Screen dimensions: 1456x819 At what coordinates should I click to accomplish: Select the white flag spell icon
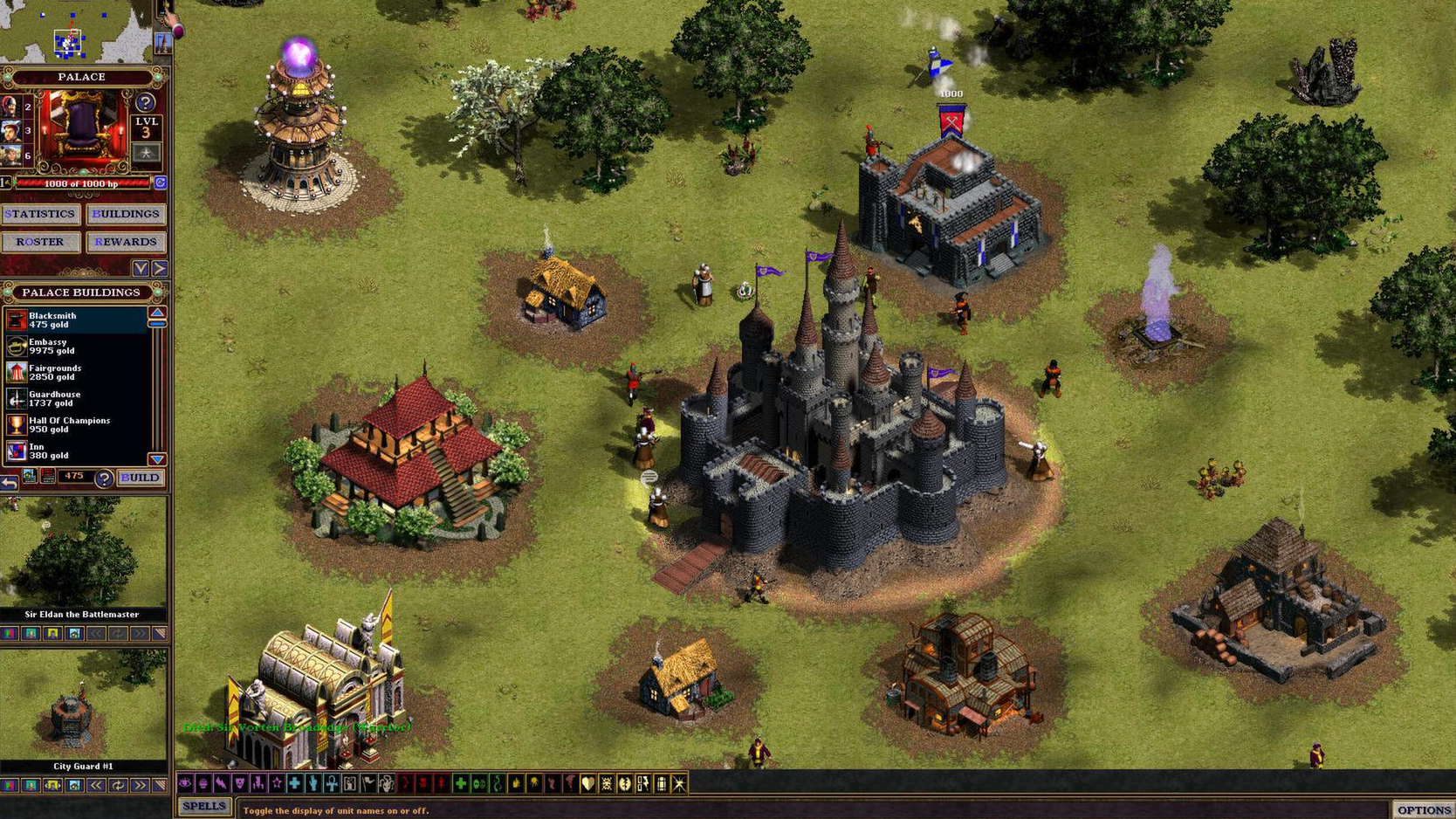[x=367, y=783]
